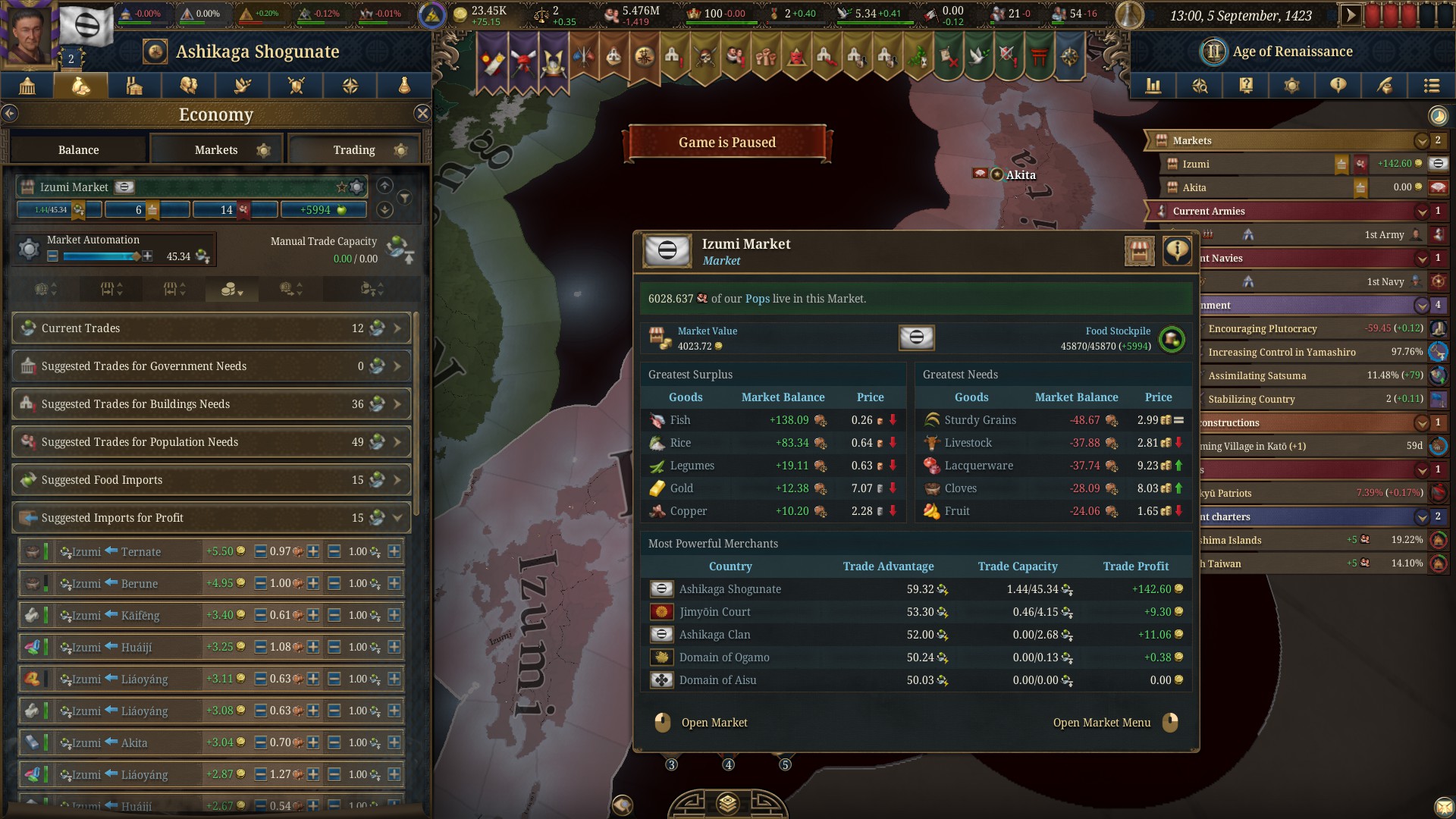The height and width of the screenshot is (819, 1456).
Task: Collapse the Markets outliner section
Action: [1421, 141]
